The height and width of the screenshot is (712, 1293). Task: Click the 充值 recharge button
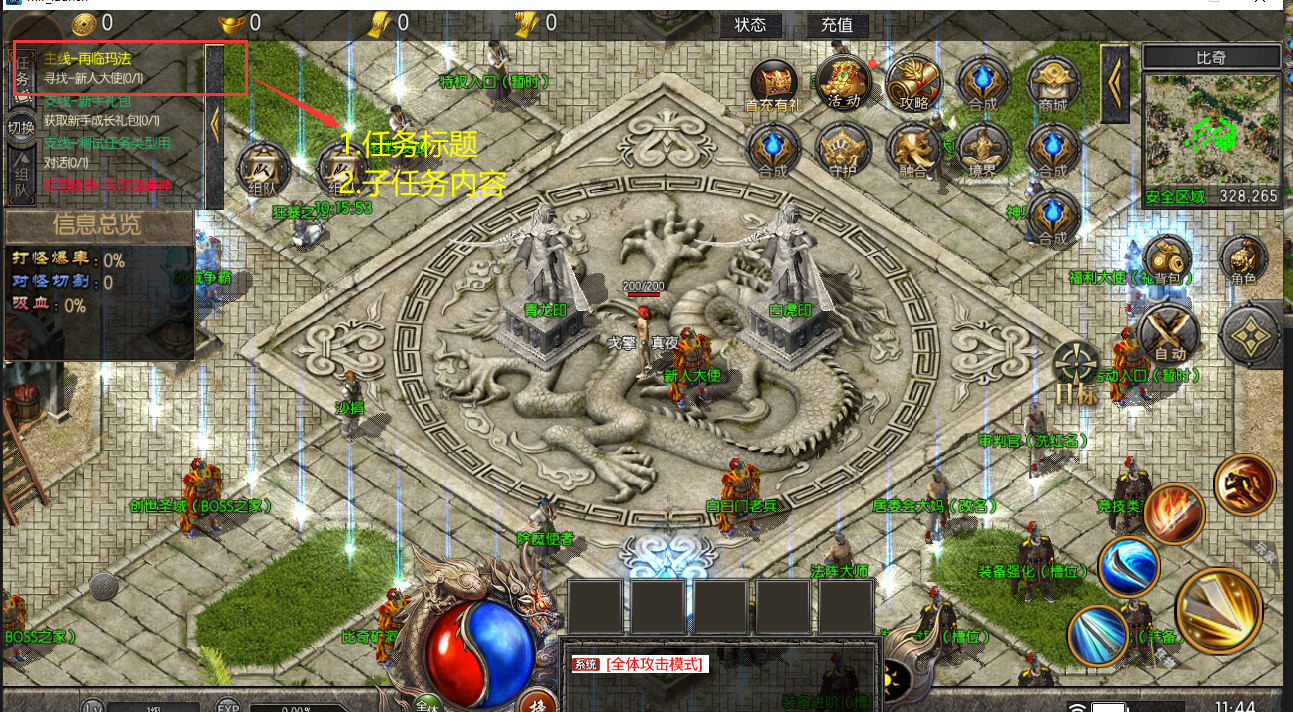click(837, 25)
